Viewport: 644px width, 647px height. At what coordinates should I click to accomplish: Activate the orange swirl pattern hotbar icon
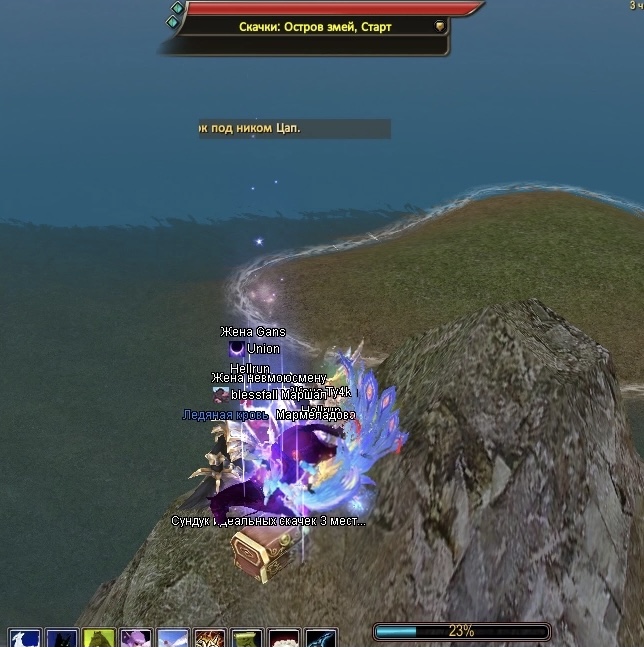click(x=210, y=639)
